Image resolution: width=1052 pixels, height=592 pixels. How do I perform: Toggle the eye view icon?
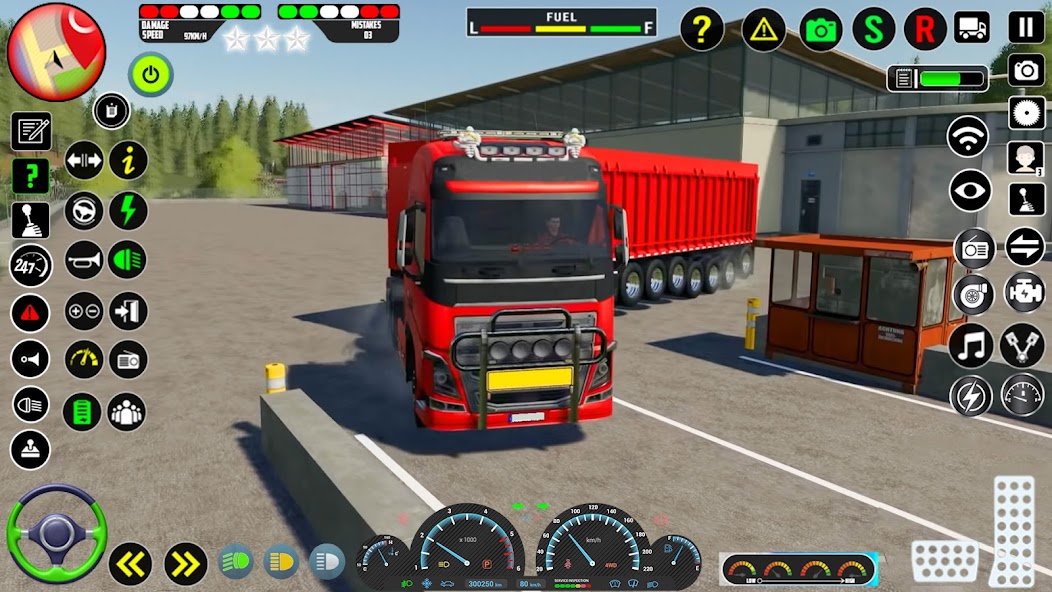[x=970, y=191]
